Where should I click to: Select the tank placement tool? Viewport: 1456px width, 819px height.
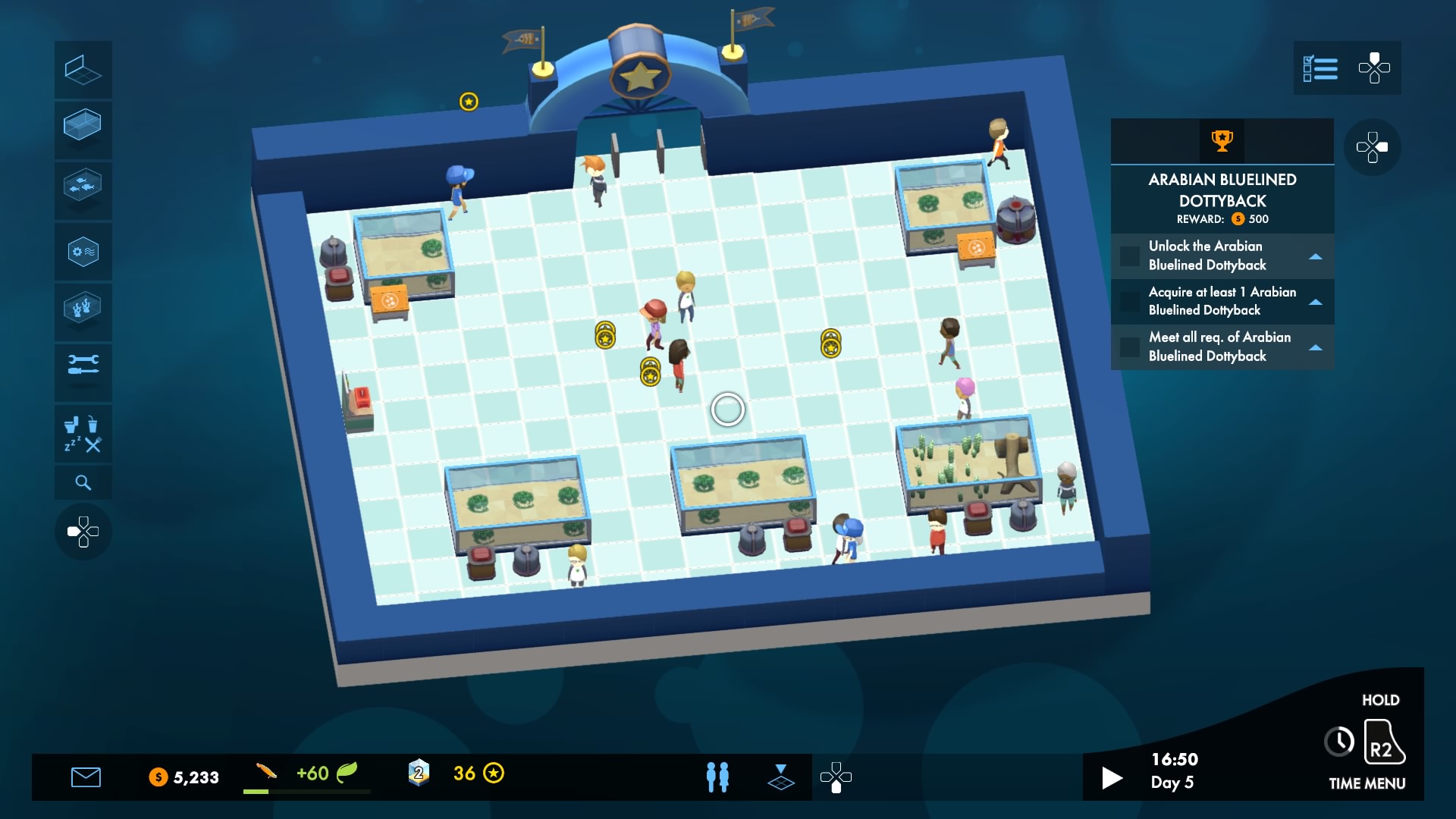[83, 130]
